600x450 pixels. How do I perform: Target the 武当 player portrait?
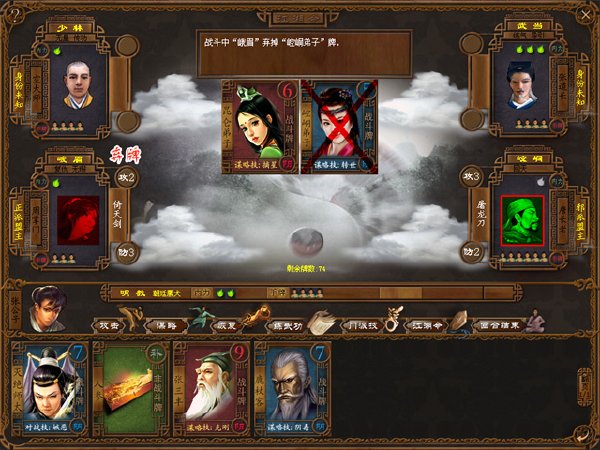(x=520, y=83)
